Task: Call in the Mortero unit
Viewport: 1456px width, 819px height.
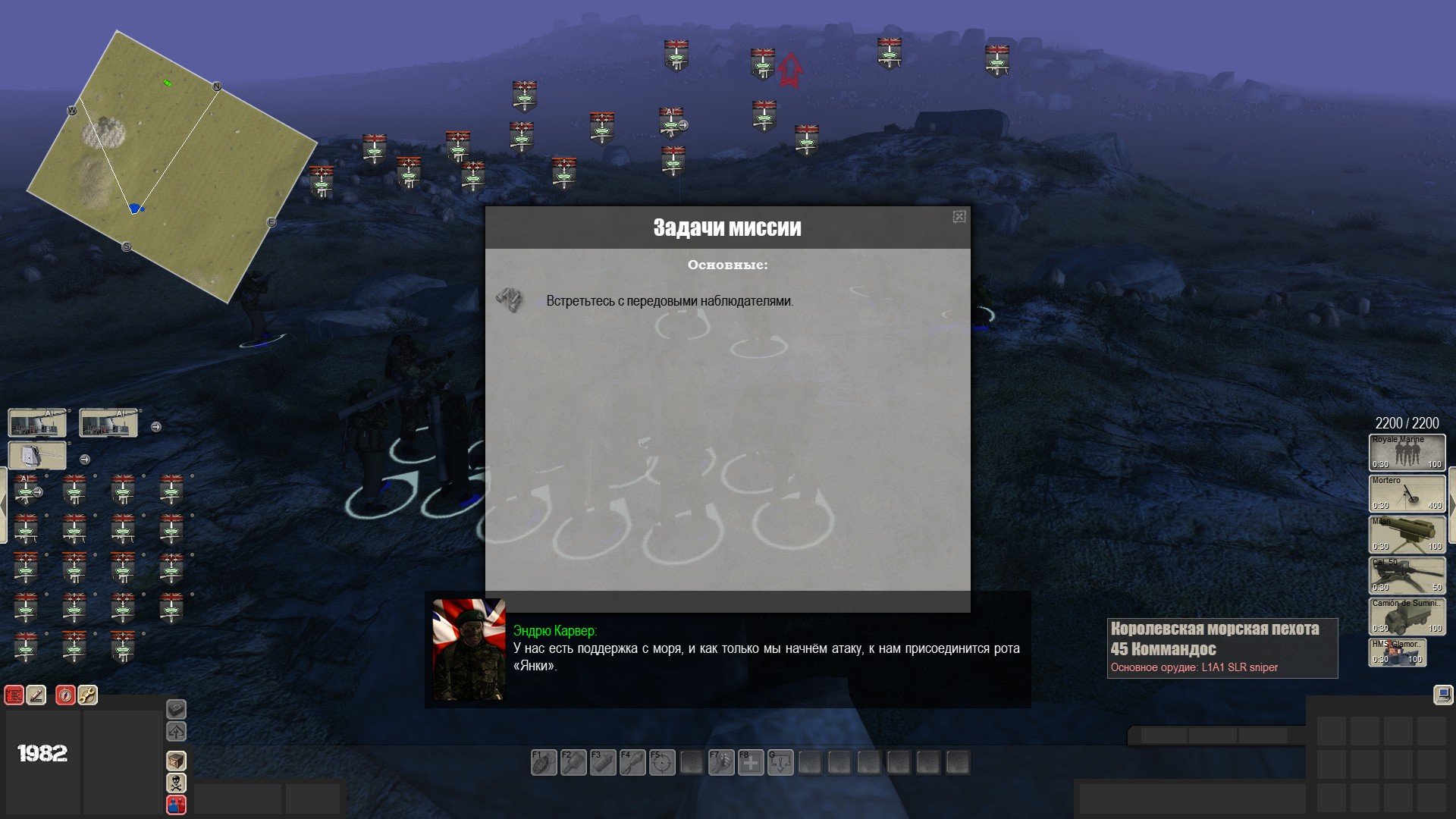Action: (x=1407, y=493)
